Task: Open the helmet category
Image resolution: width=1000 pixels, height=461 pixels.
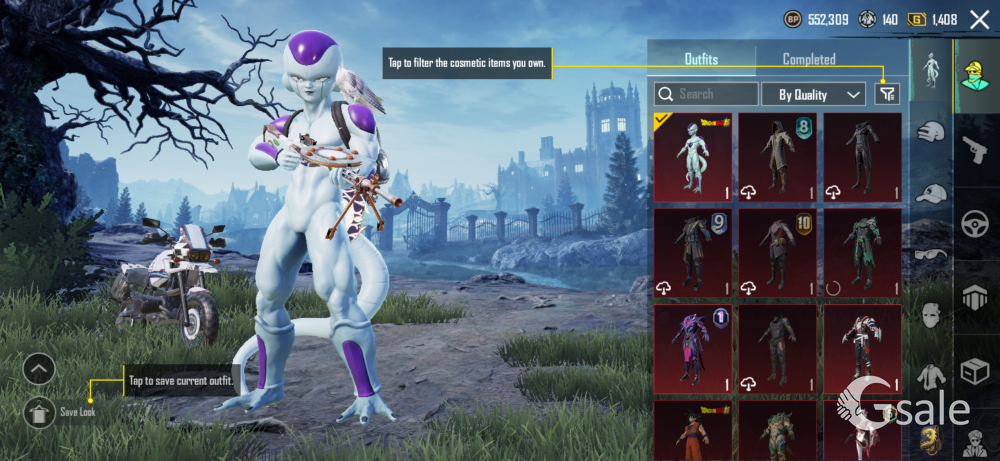Action: pyautogui.click(x=931, y=132)
